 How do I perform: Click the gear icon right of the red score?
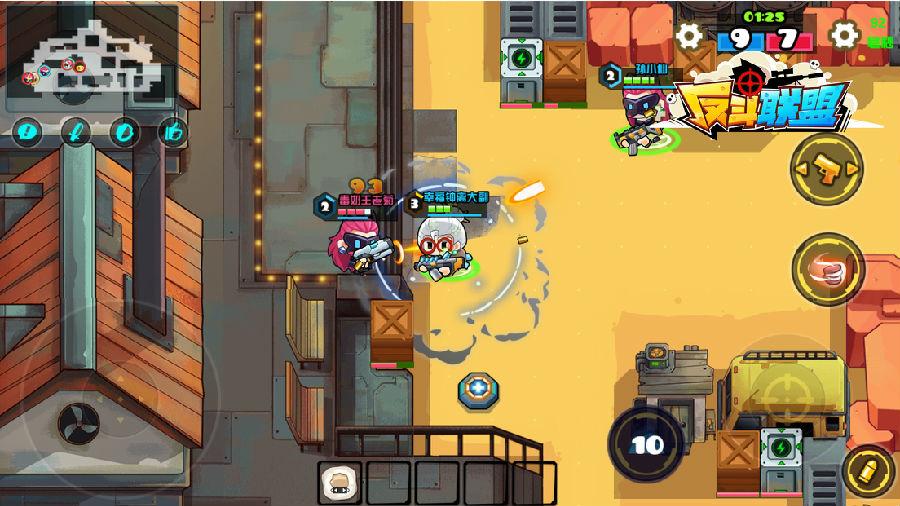pyautogui.click(x=845, y=36)
